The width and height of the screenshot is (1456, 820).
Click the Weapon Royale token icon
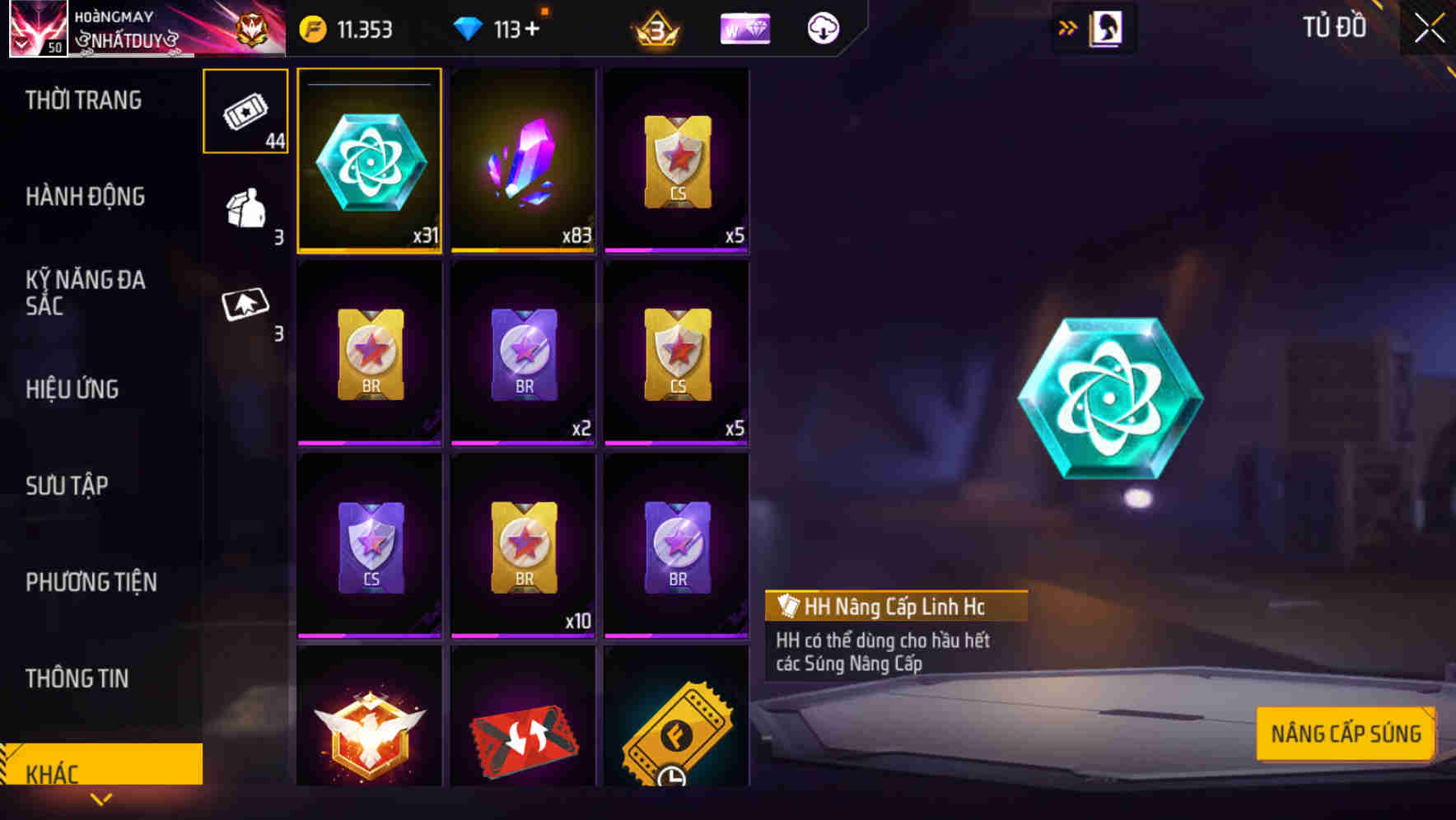(744, 27)
